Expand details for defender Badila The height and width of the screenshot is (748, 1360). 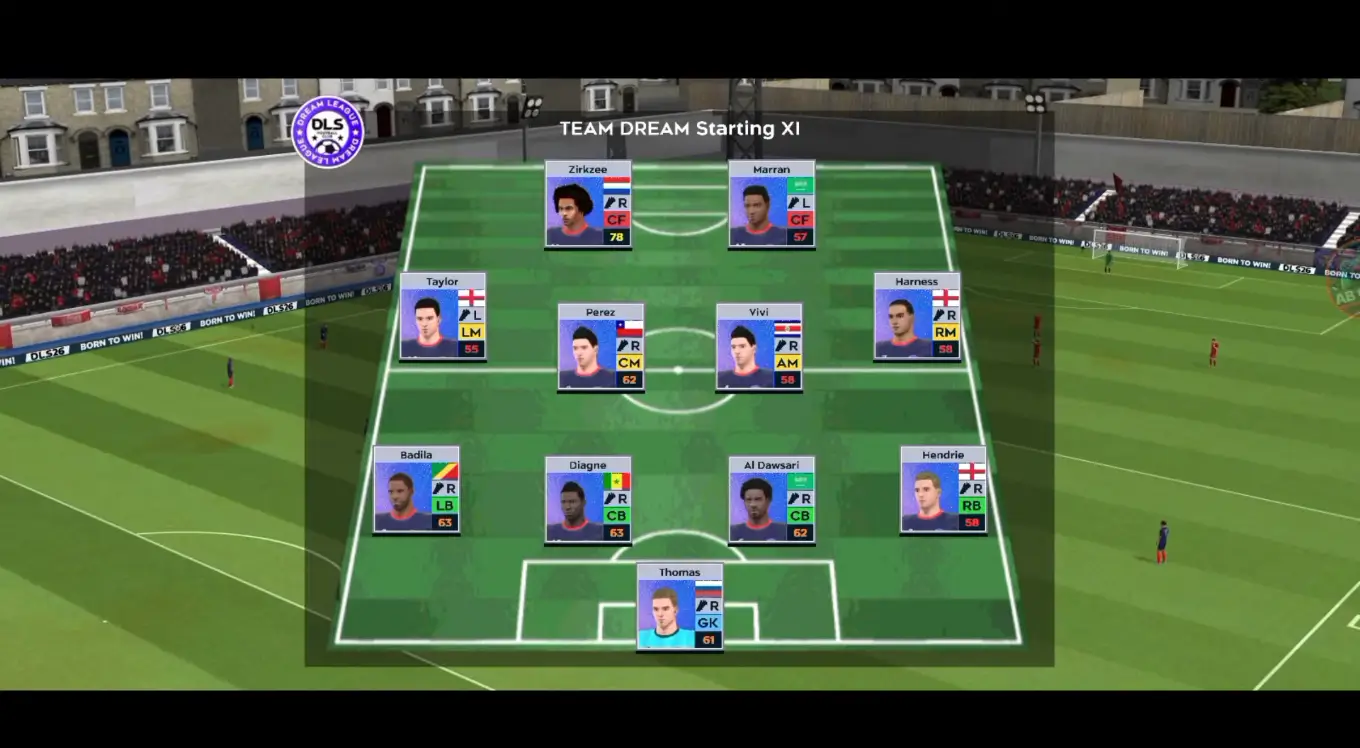coord(415,492)
